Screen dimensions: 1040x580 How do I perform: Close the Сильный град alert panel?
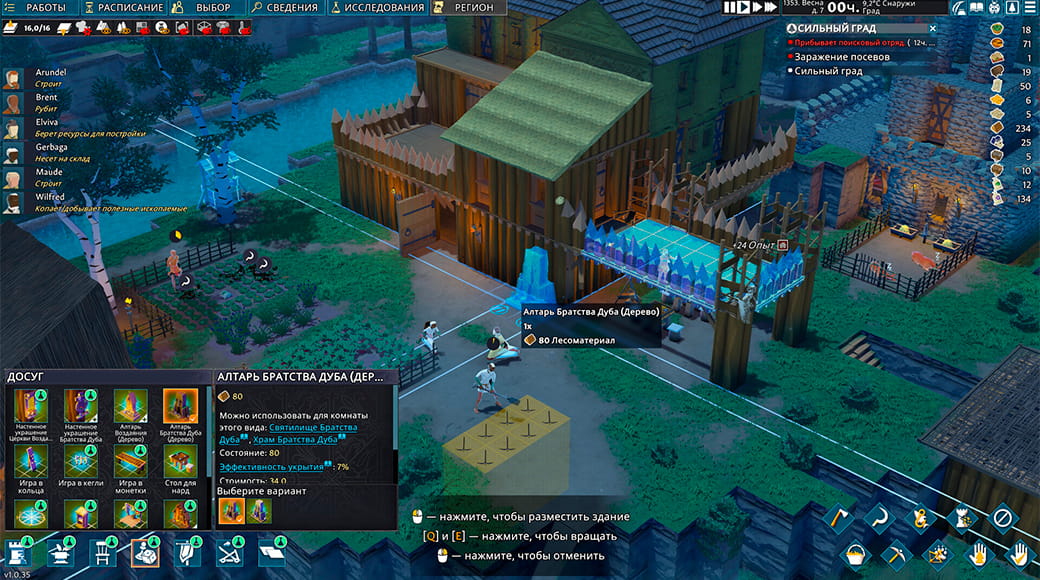[932, 28]
